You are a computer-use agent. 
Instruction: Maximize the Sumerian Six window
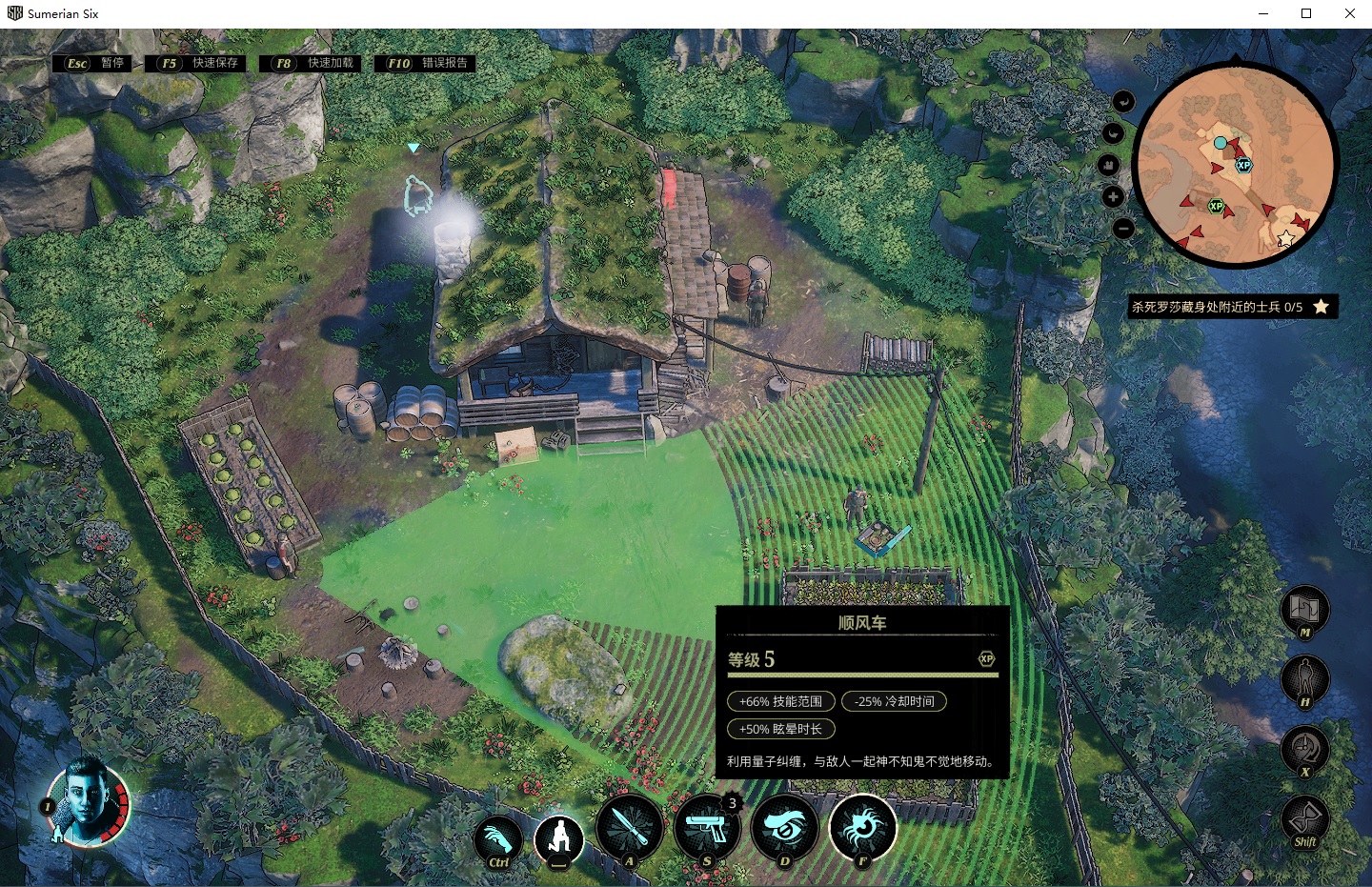click(x=1306, y=13)
